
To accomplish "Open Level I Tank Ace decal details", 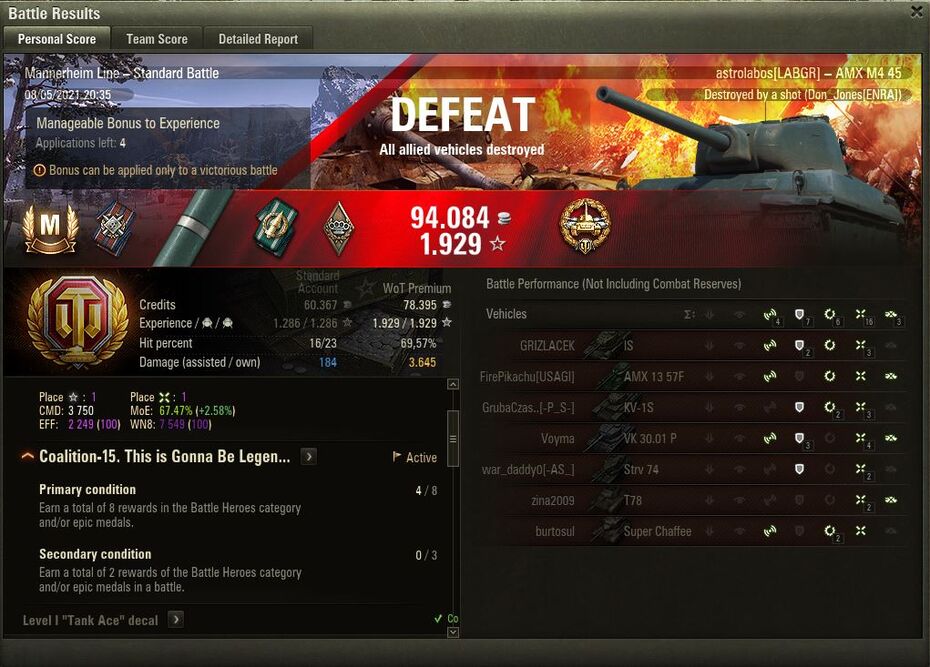I will 175,620.
